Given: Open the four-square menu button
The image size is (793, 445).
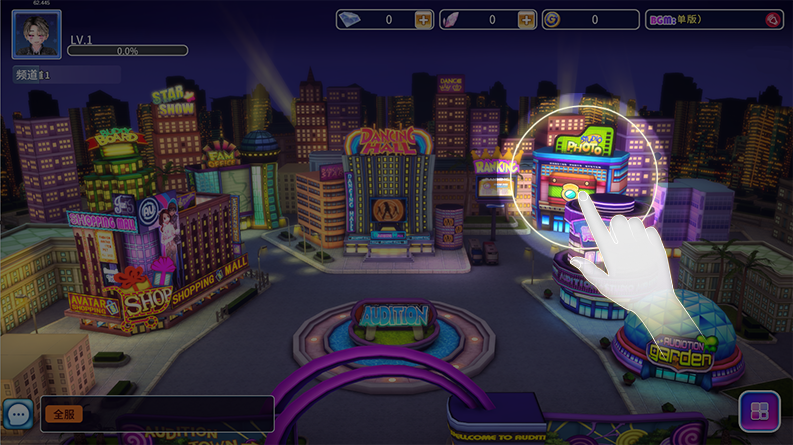Looking at the screenshot, I should 759,412.
